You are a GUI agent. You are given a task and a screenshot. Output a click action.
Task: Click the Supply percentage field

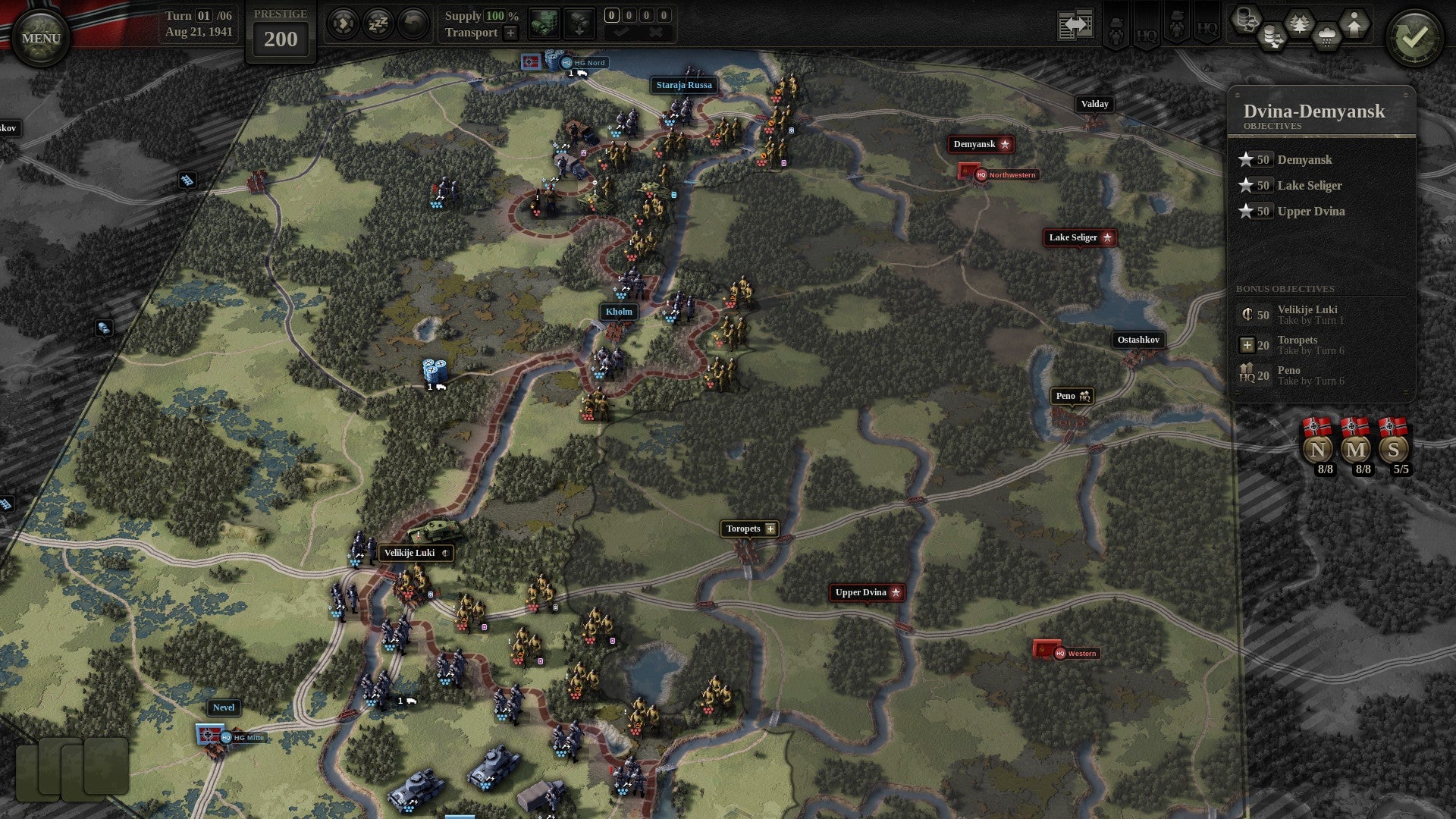(497, 15)
